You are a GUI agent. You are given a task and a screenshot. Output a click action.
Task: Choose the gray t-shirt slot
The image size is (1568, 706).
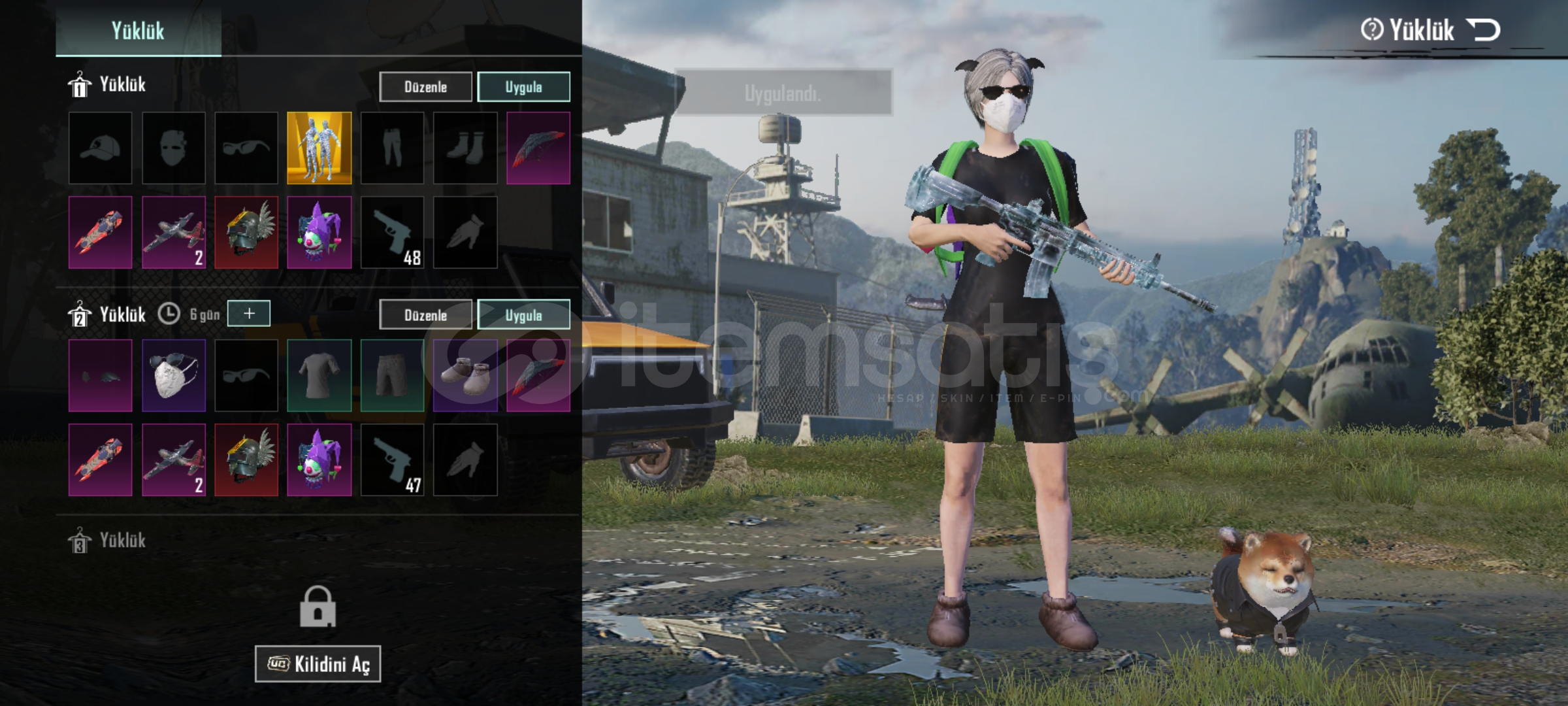(x=319, y=375)
